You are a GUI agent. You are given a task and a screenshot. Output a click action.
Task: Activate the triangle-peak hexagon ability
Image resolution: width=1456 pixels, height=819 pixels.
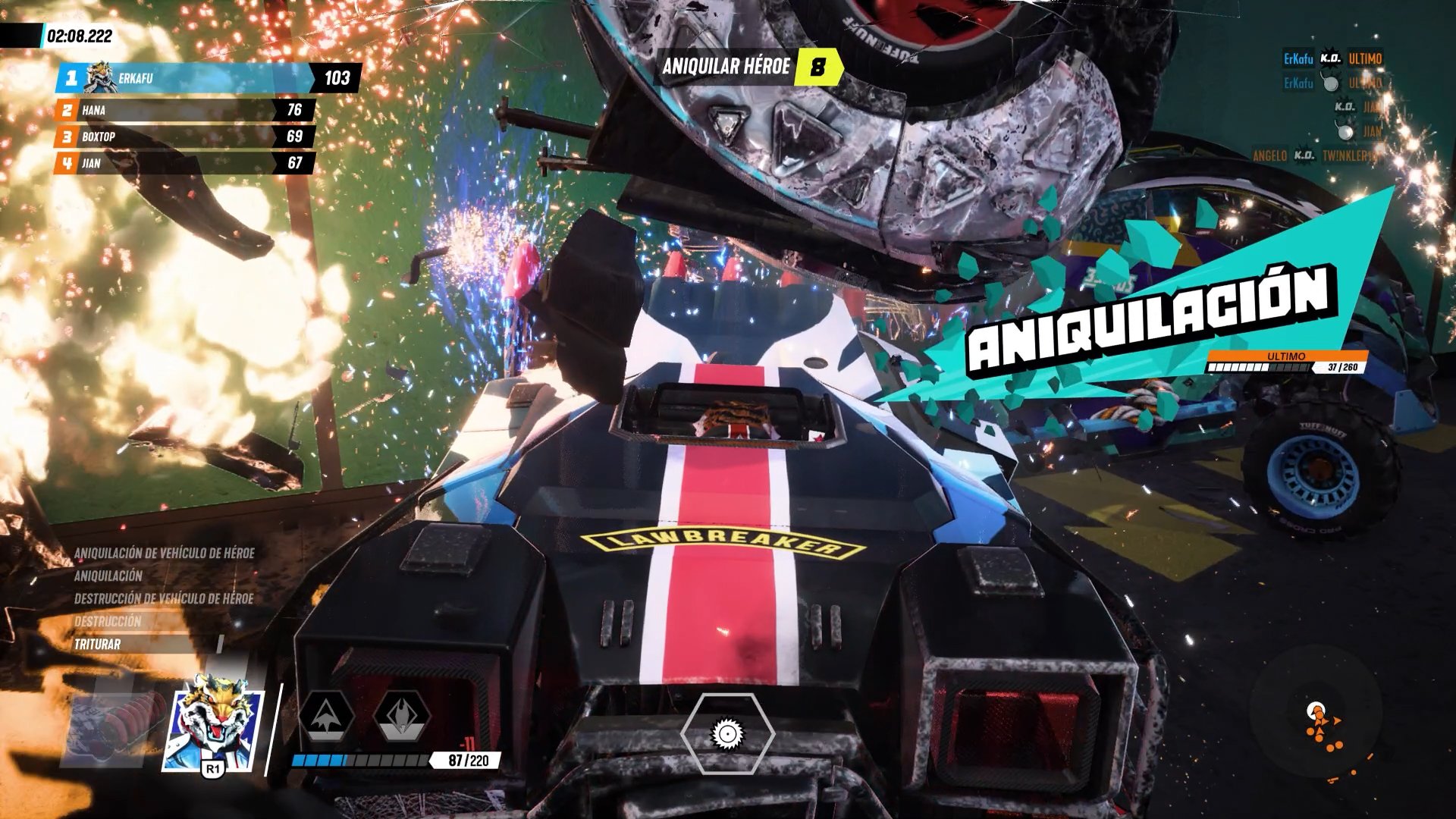point(327,717)
